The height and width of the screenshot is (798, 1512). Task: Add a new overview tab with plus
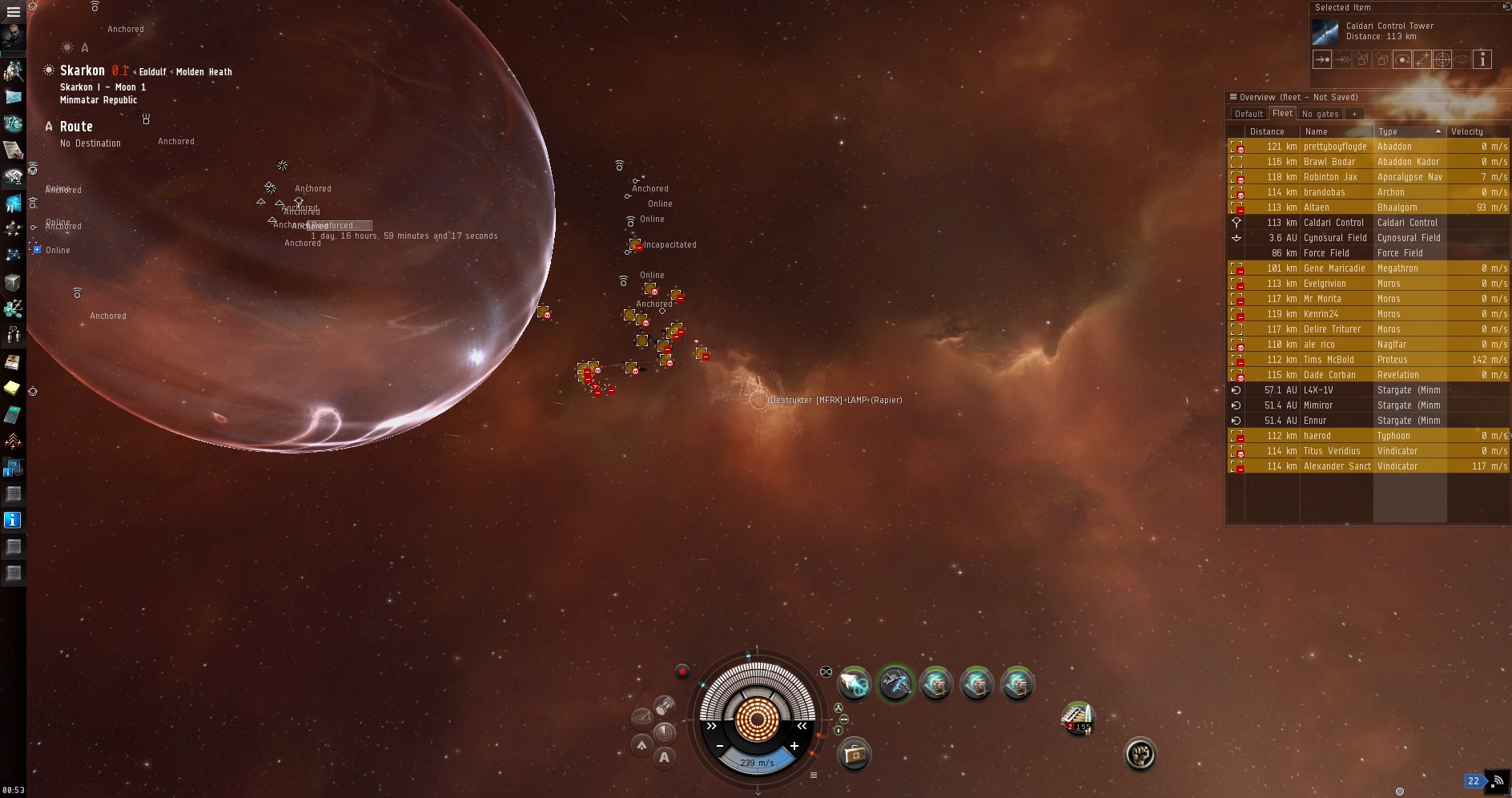tap(1354, 114)
